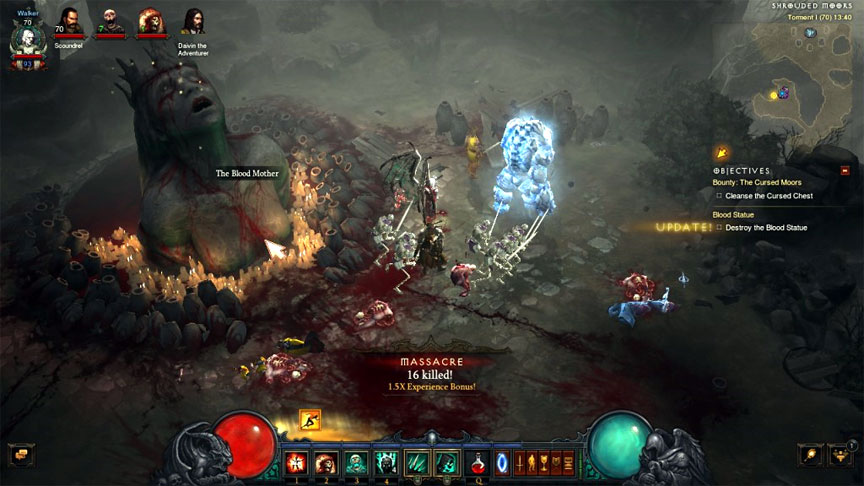Collapse the Objectives tracker with red button
The height and width of the screenshot is (486, 864).
tap(845, 170)
